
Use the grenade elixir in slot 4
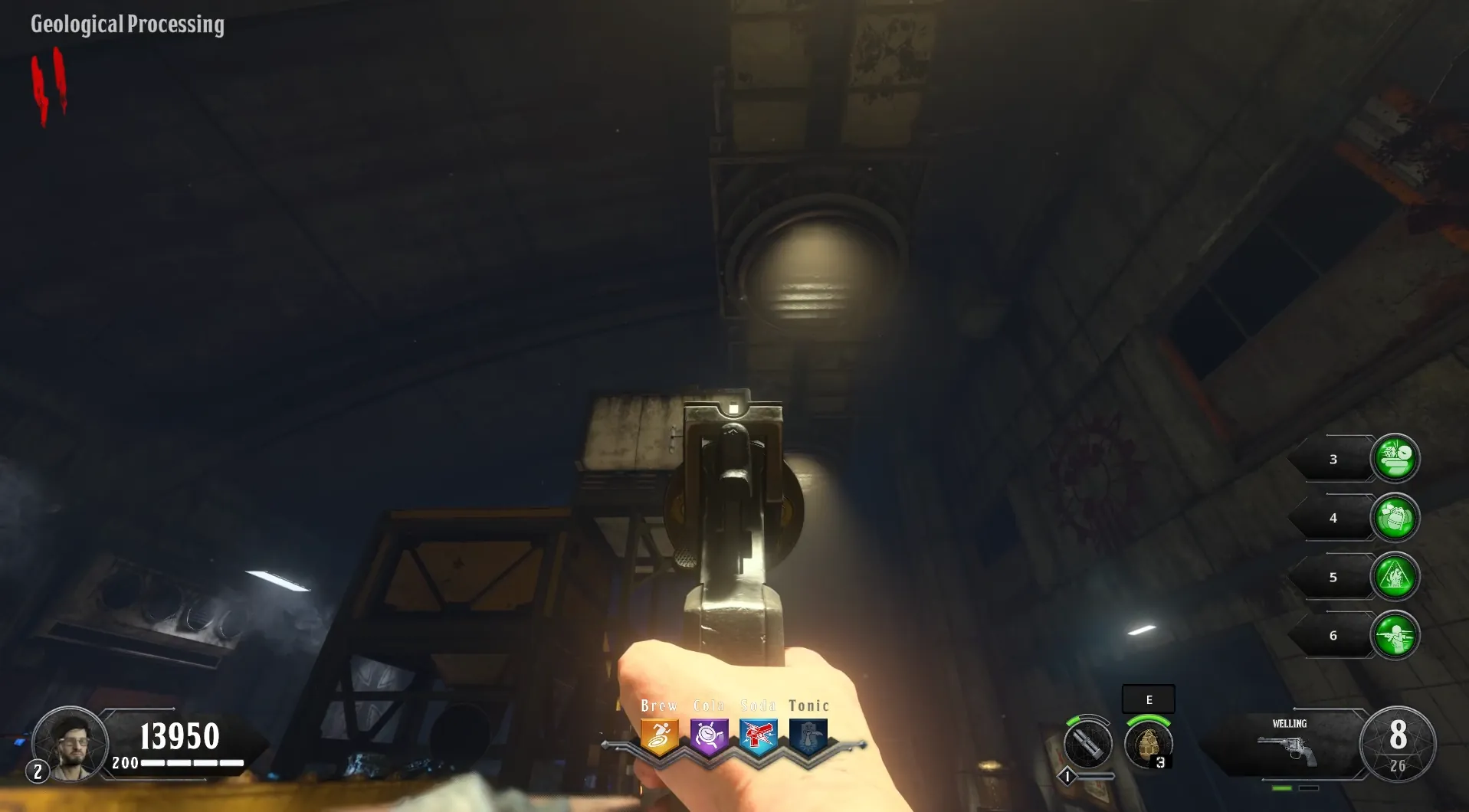click(x=1395, y=518)
